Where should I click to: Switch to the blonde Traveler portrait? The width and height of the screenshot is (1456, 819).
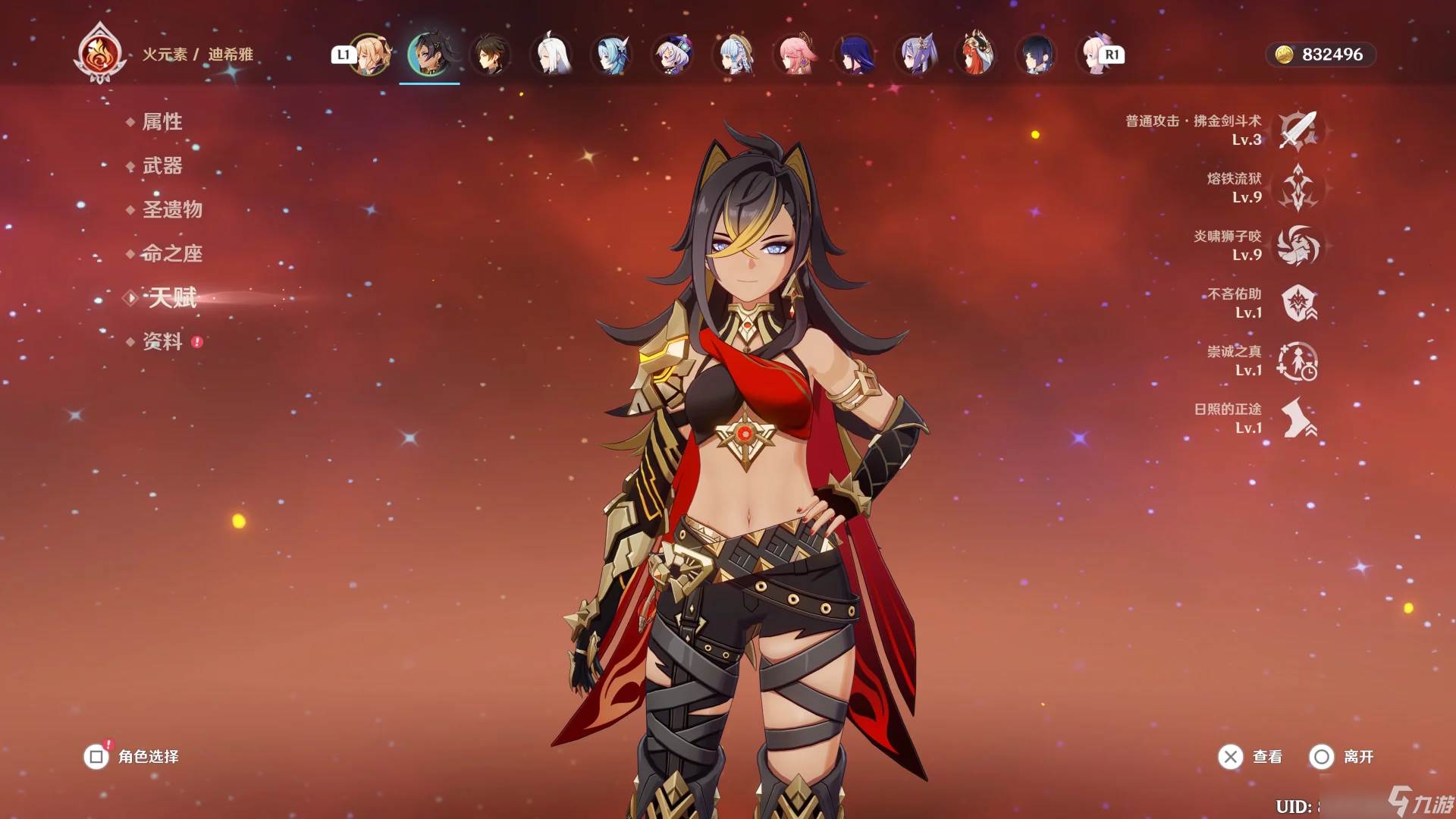[370, 55]
